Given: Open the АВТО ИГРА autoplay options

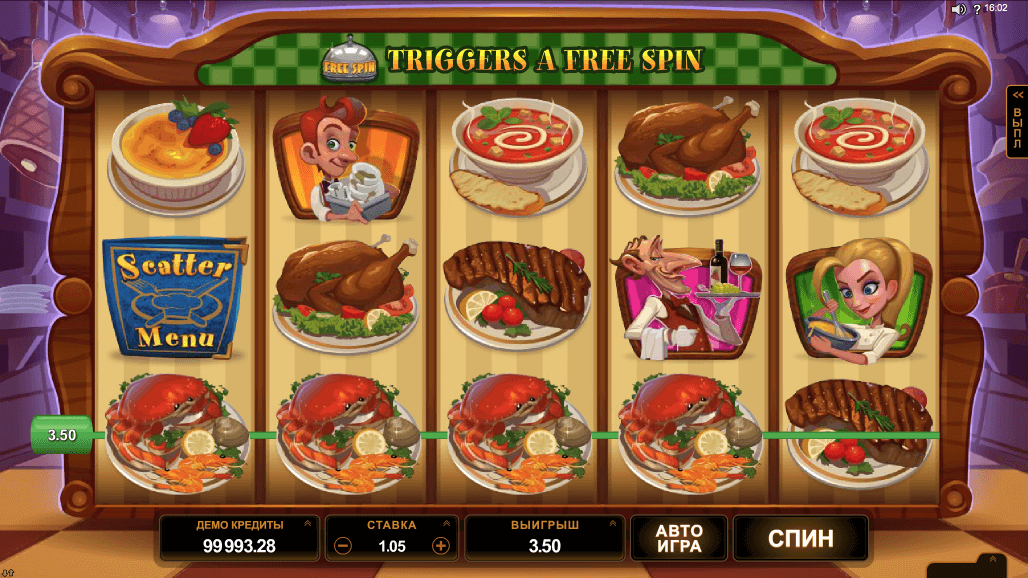Looking at the screenshot, I should [x=679, y=539].
